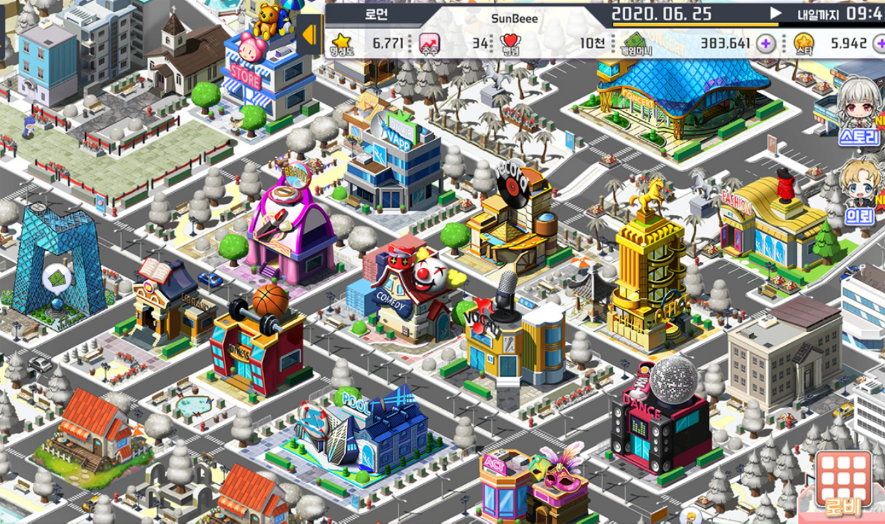
Task: Open the pink stock chart icon
Action: coord(429,43)
